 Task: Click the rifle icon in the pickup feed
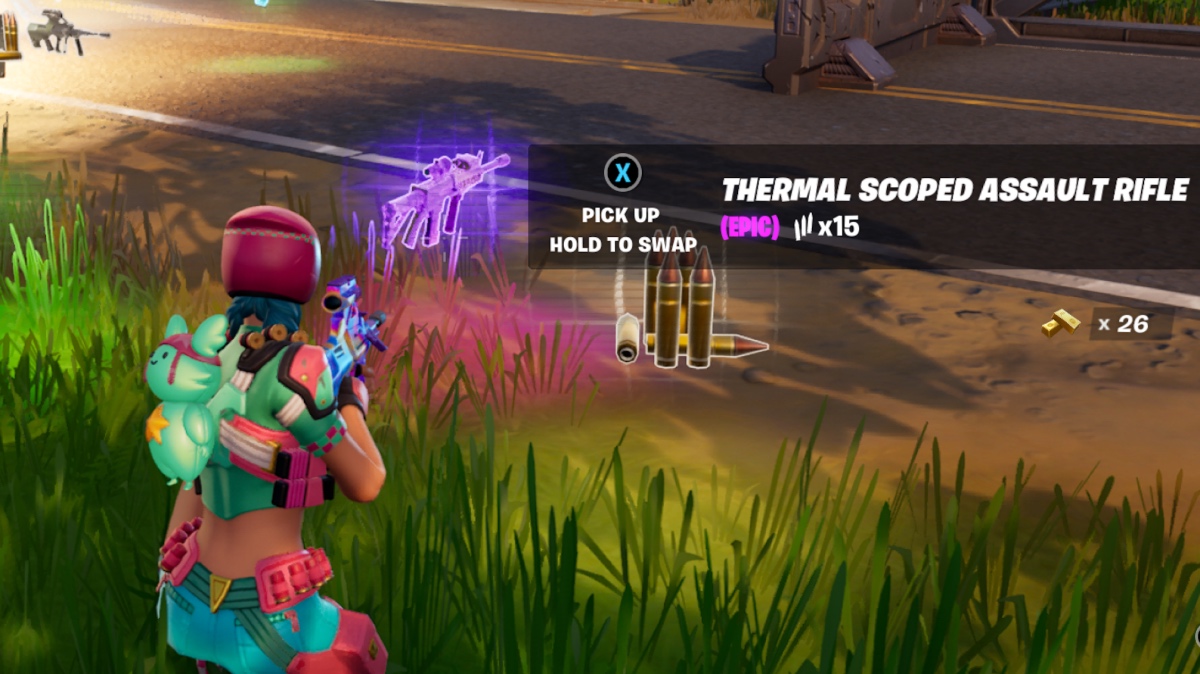pos(66,30)
